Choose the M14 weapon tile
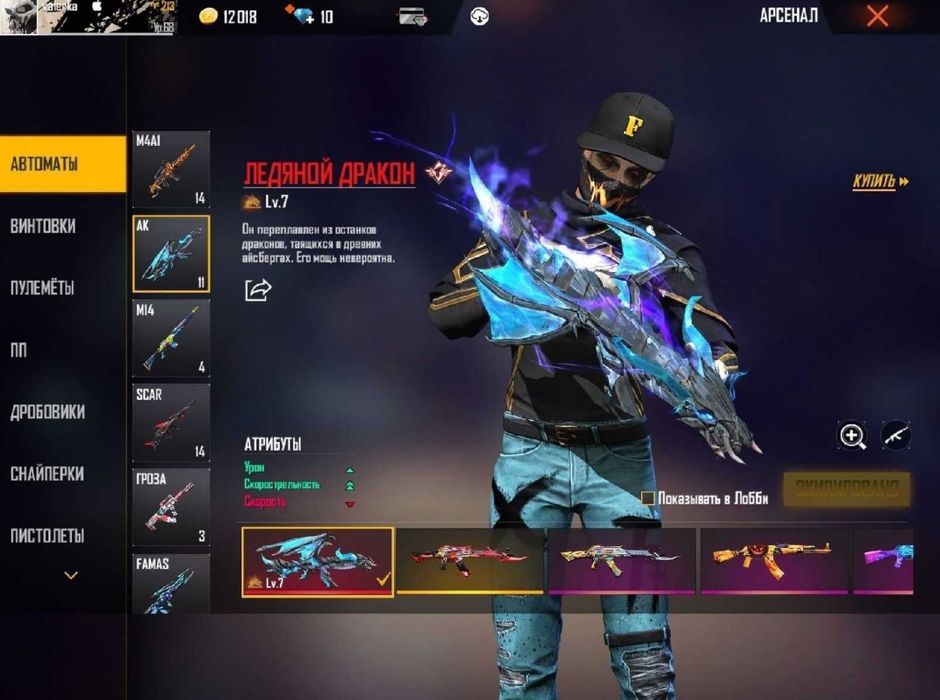The image size is (940, 700). click(171, 338)
